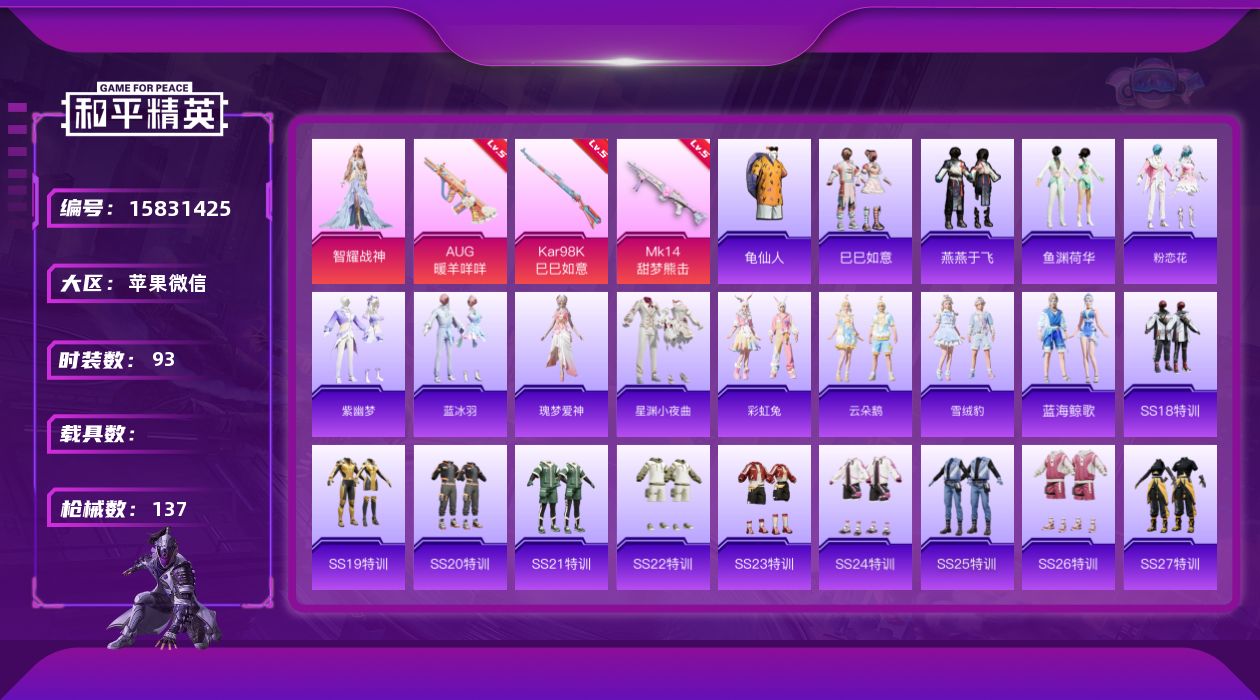The height and width of the screenshot is (700, 1260).
Task: Select the 巳巳如意 outfit set card
Action: coord(865,211)
